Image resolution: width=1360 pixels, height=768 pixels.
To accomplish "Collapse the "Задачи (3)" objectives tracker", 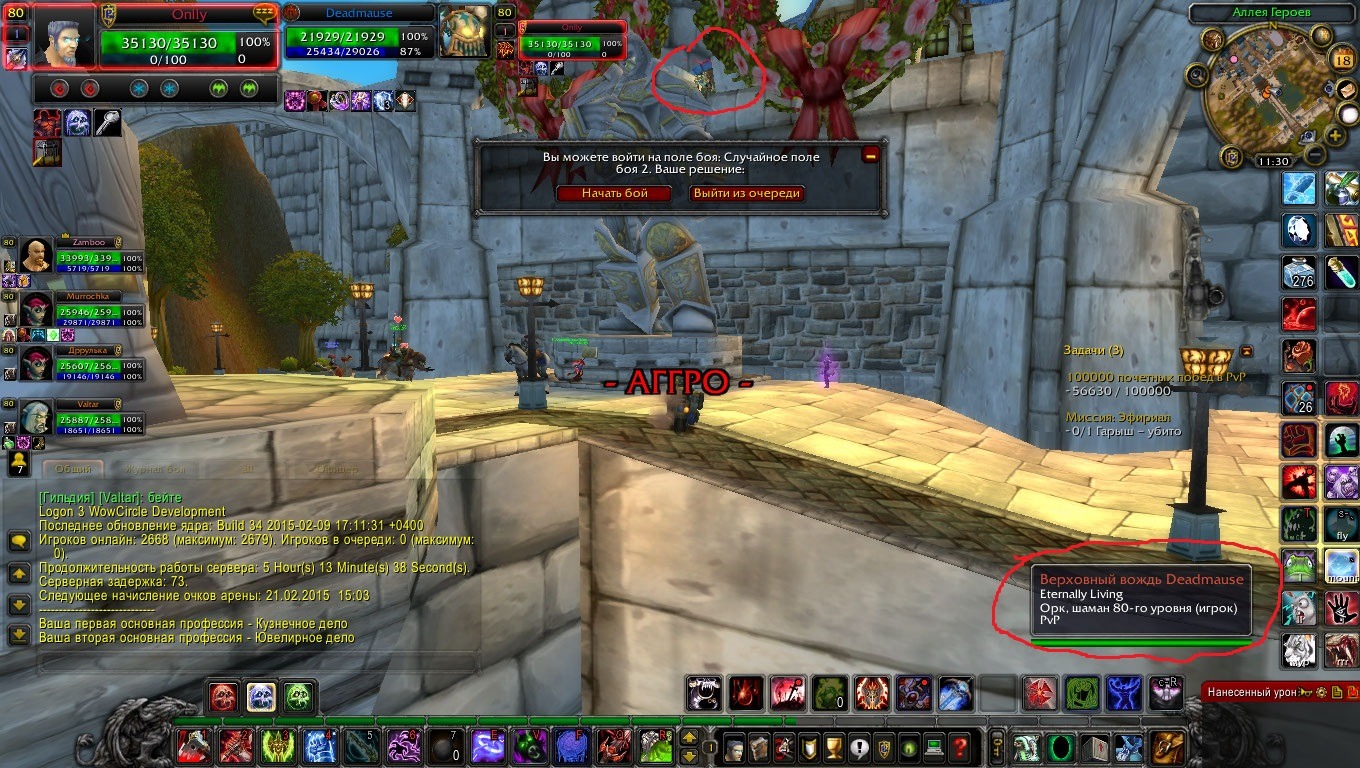I will pyautogui.click(x=1247, y=351).
